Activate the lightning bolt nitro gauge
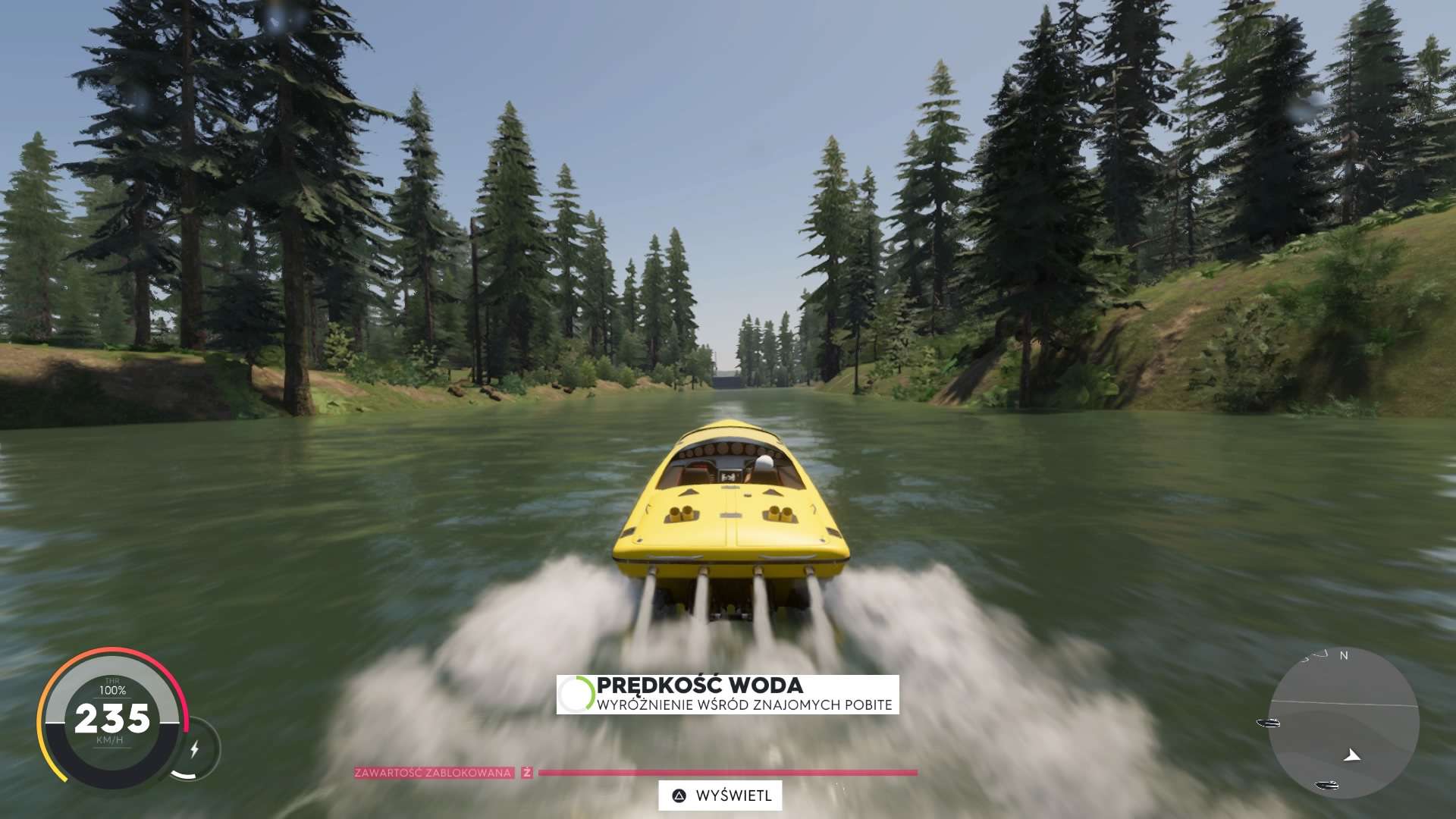Screen dimensions: 1456x819 [196, 749]
